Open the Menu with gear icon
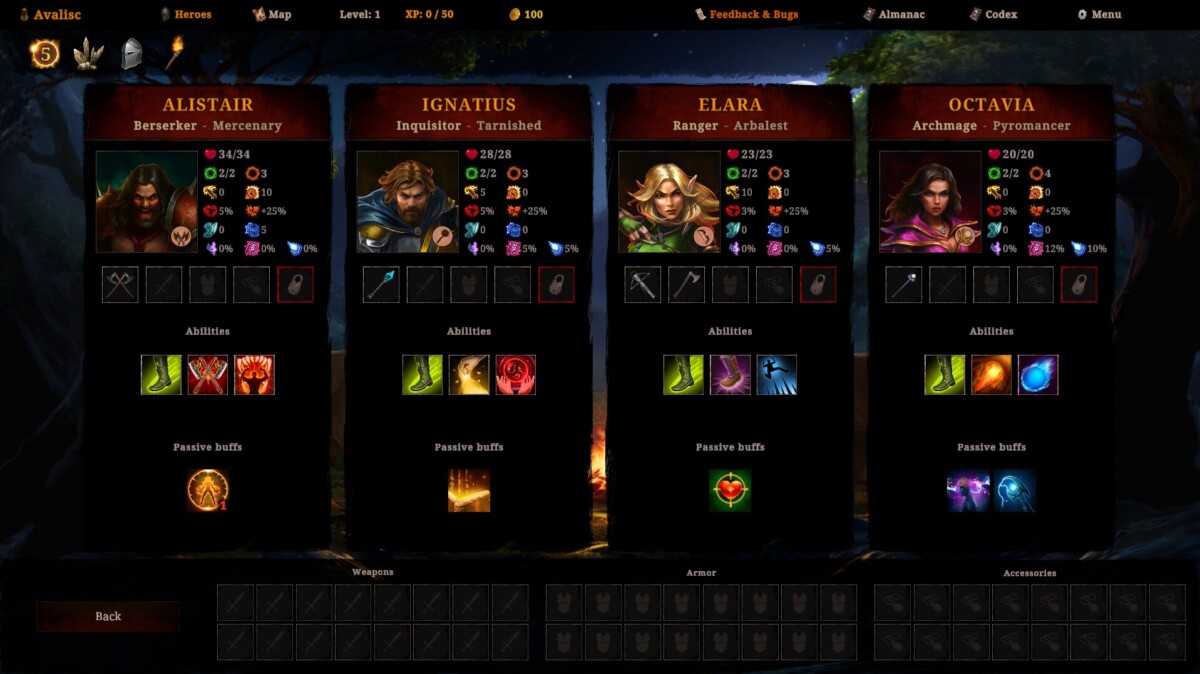 coord(1099,15)
